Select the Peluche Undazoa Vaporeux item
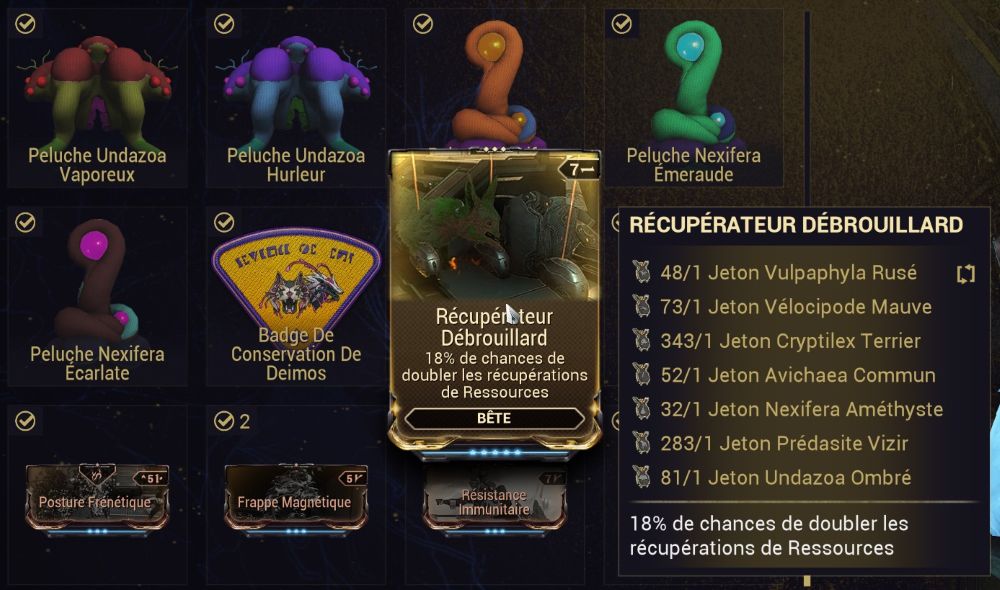The image size is (1000, 590). (x=96, y=98)
